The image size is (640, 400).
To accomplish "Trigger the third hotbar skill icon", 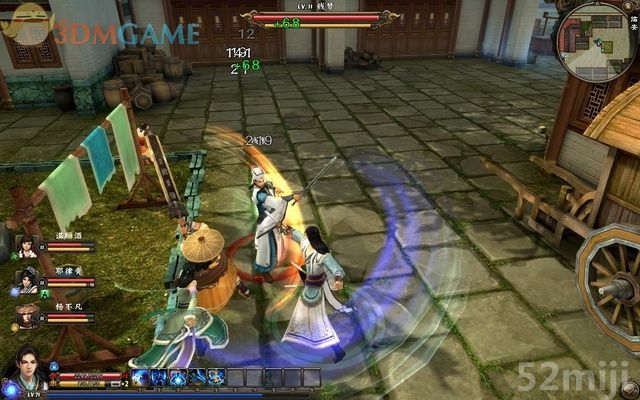I will pyautogui.click(x=178, y=377).
